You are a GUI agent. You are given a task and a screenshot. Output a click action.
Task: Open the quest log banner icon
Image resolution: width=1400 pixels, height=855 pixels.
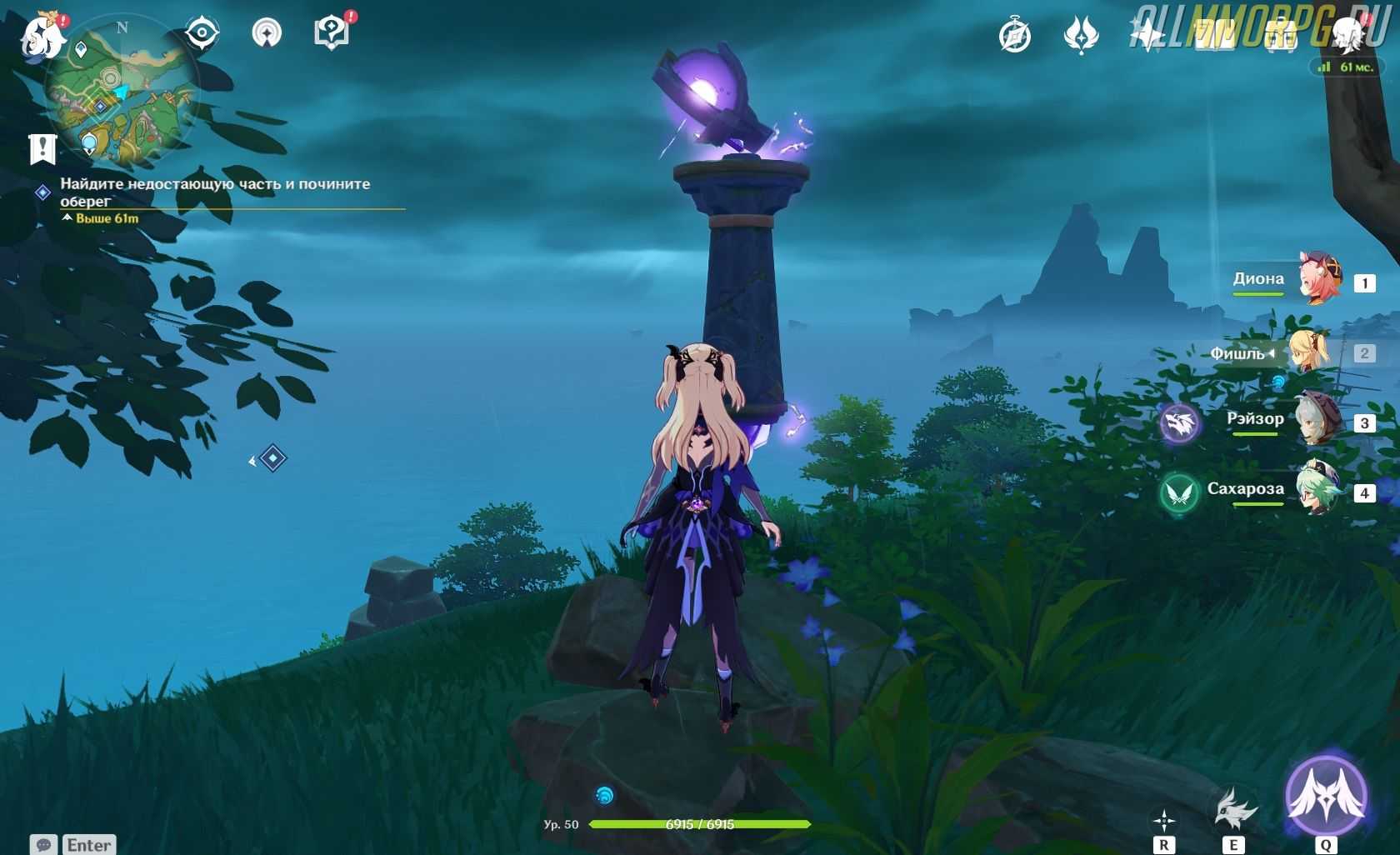pyautogui.click(x=42, y=148)
